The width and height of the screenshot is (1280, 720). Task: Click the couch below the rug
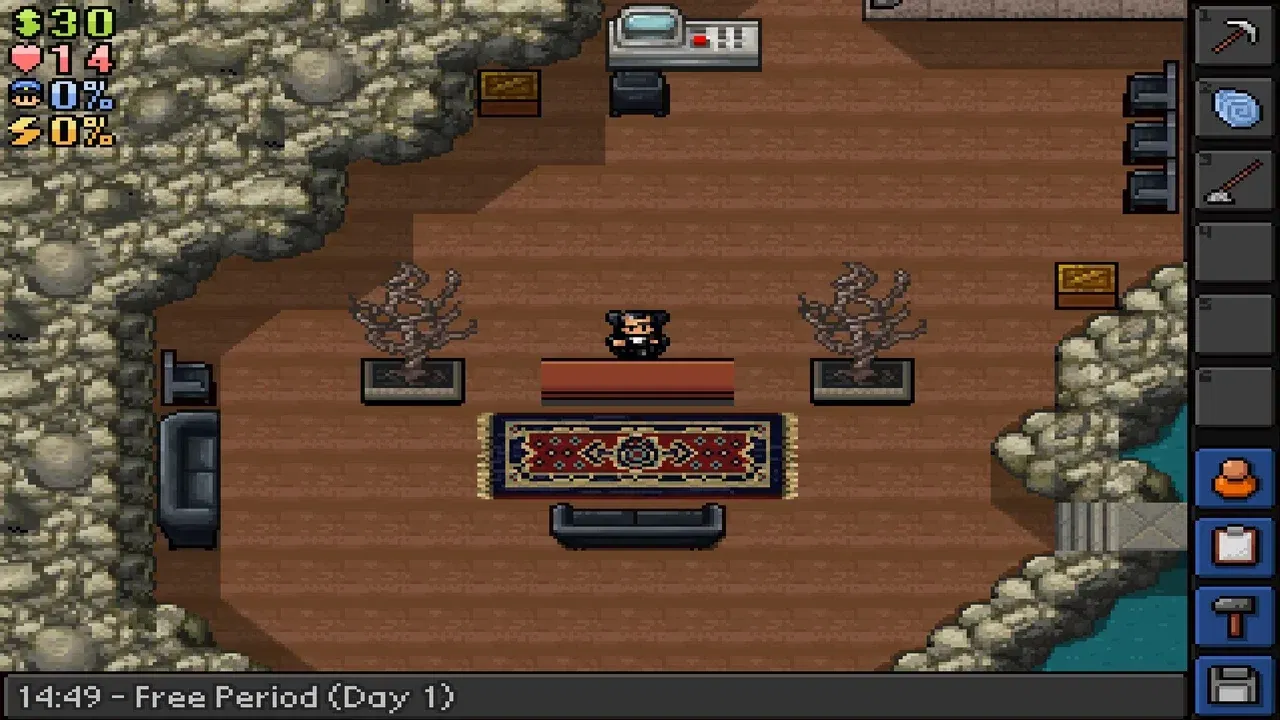637,527
